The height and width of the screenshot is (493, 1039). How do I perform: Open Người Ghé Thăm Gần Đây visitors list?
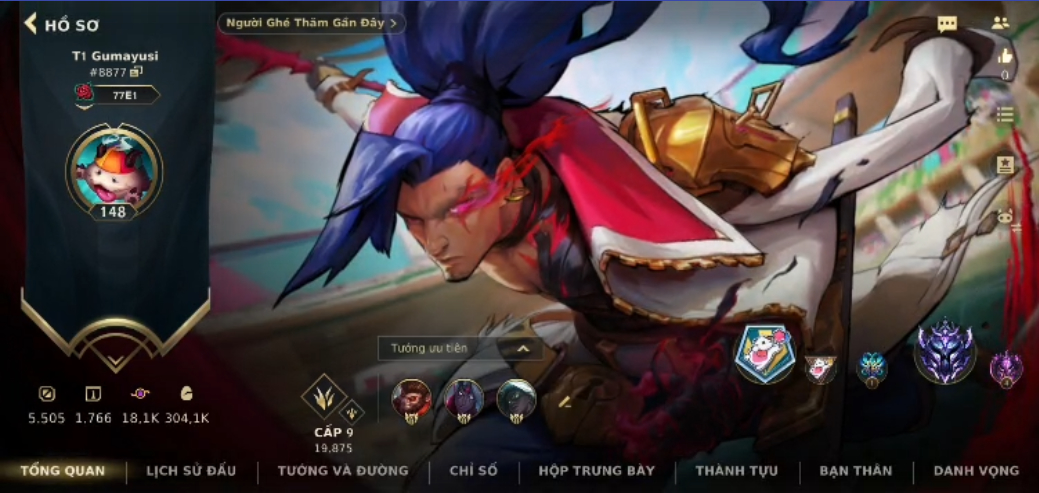pyautogui.click(x=311, y=22)
